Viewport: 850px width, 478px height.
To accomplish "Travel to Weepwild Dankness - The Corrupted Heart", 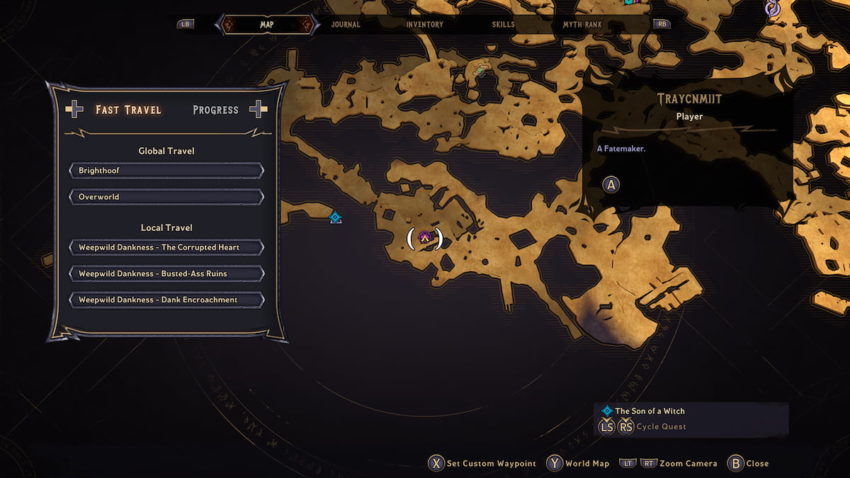I will click(166, 247).
